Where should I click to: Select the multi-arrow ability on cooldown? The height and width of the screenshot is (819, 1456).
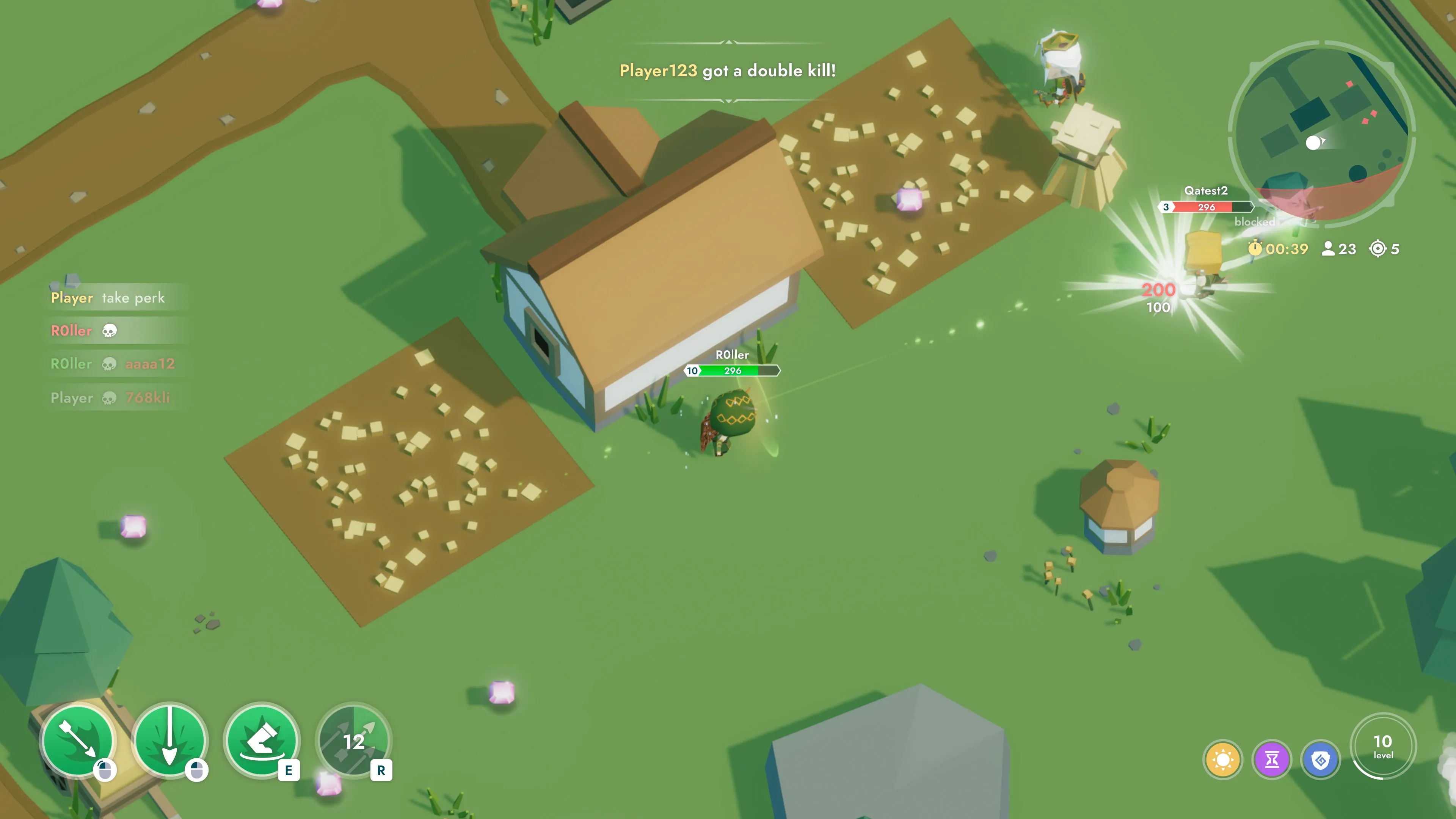(x=354, y=741)
